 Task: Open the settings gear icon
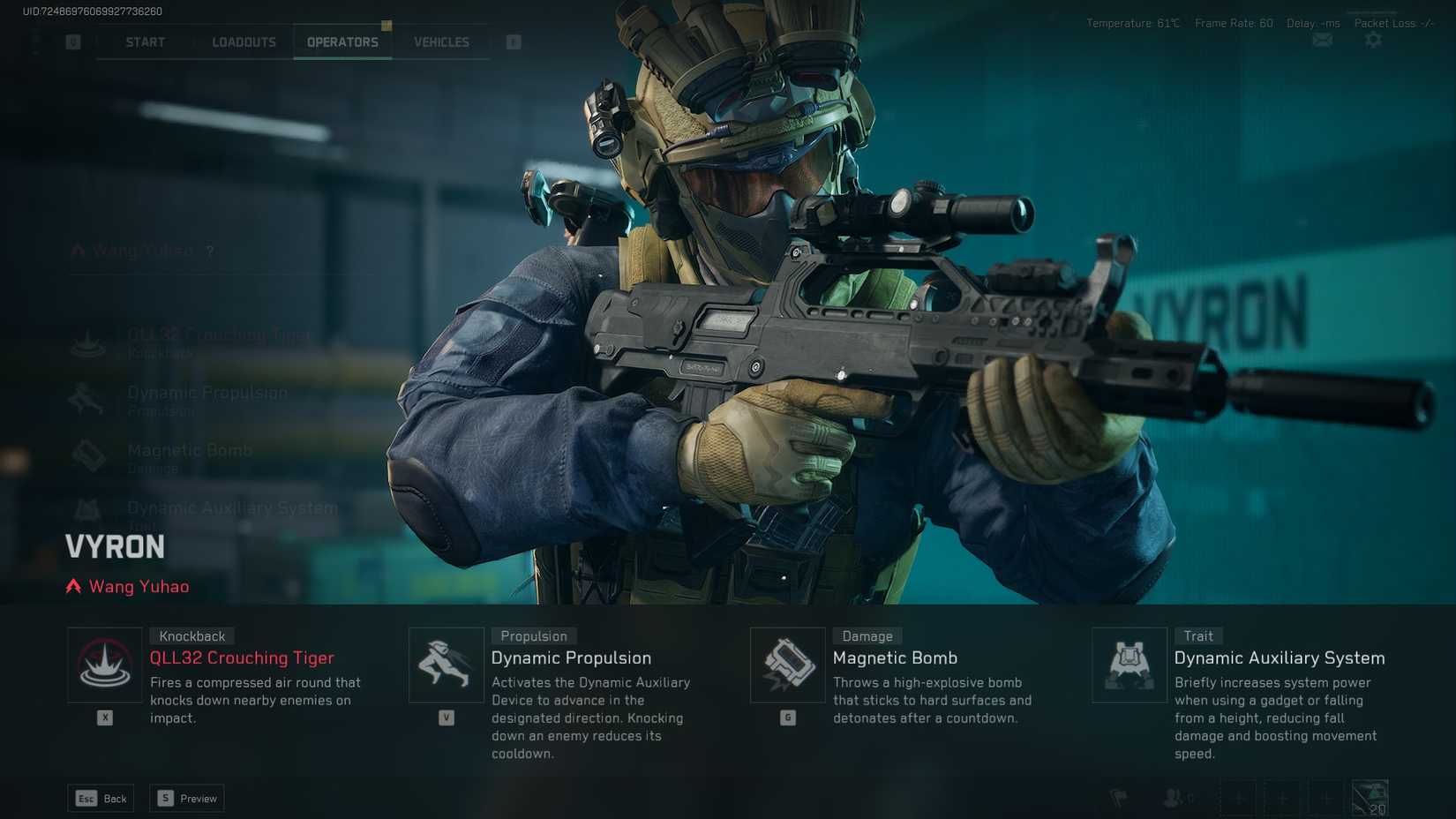coord(1374,40)
